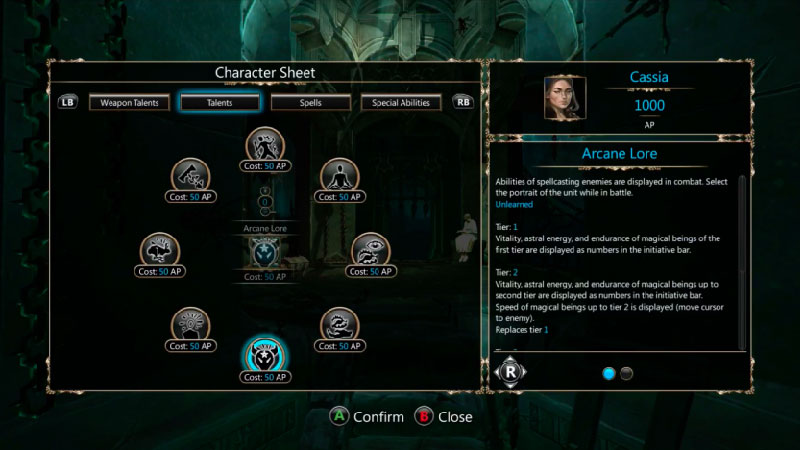Select the Talents tab
The image size is (800, 450).
pyautogui.click(x=220, y=102)
